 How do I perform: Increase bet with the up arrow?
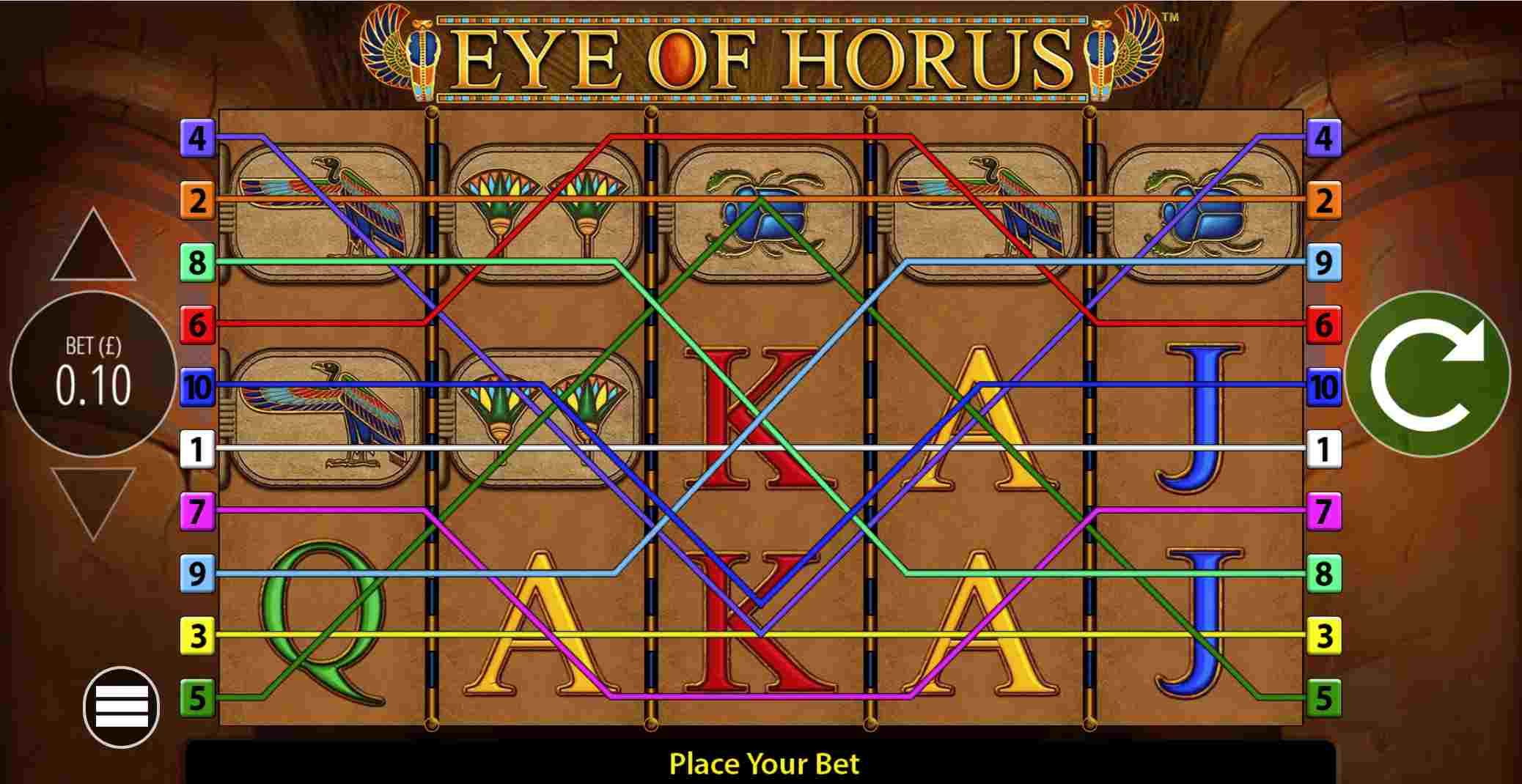[92, 242]
